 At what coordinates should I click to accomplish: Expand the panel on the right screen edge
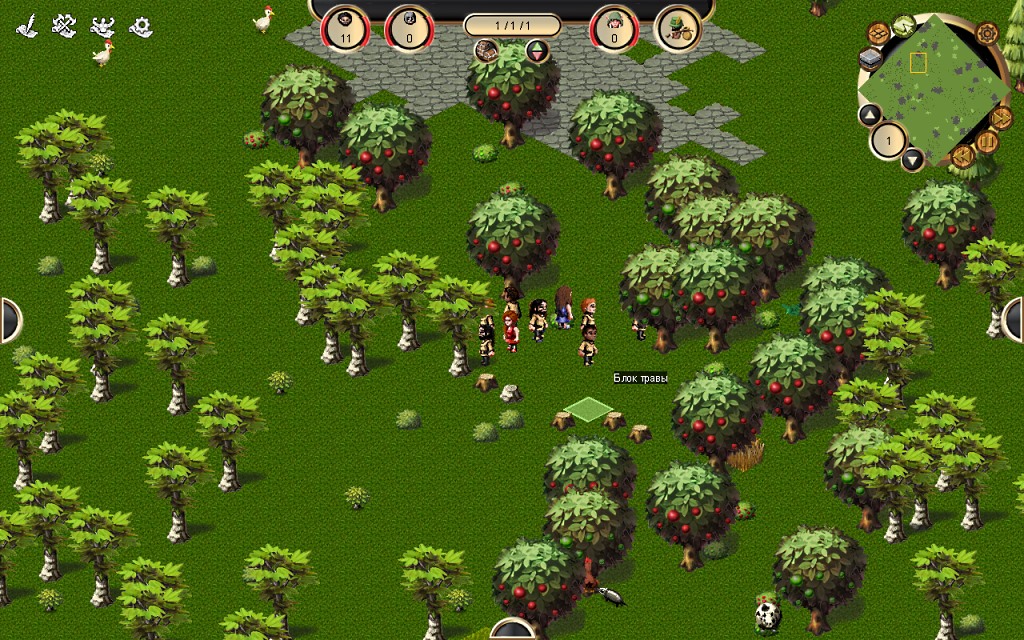pyautogui.click(x=1015, y=320)
